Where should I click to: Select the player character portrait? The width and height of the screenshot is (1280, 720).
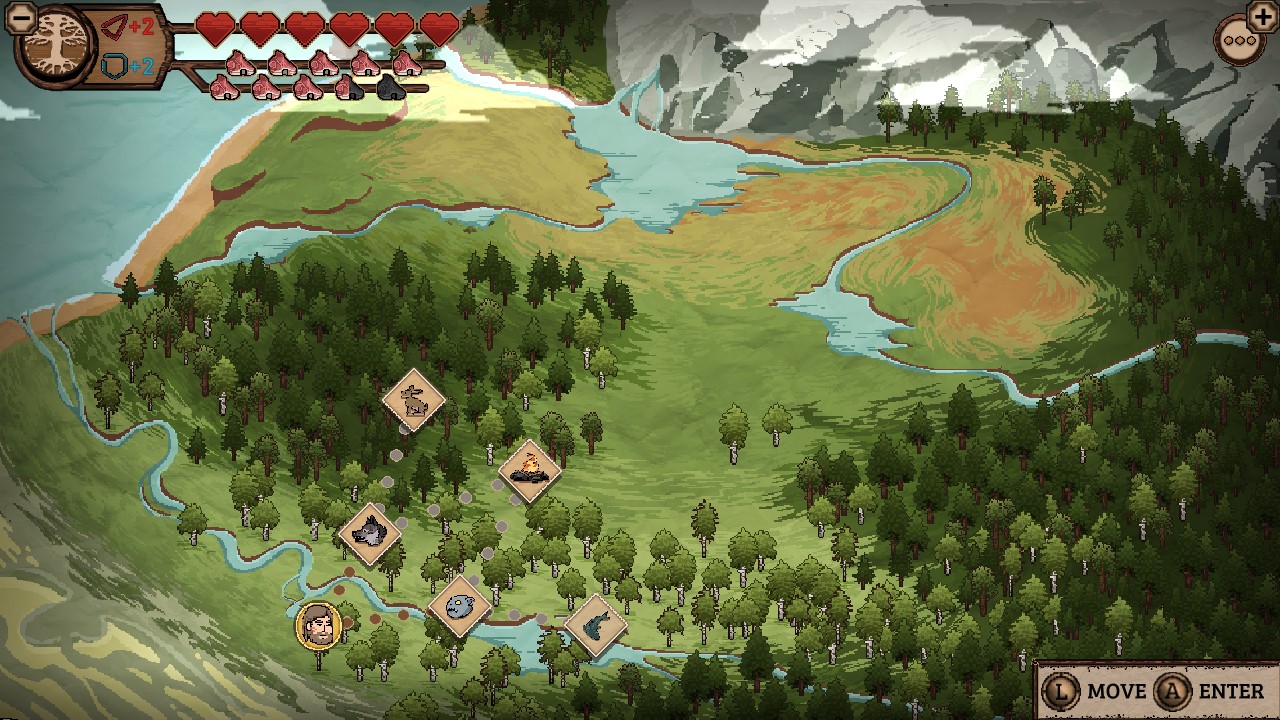tap(320, 626)
